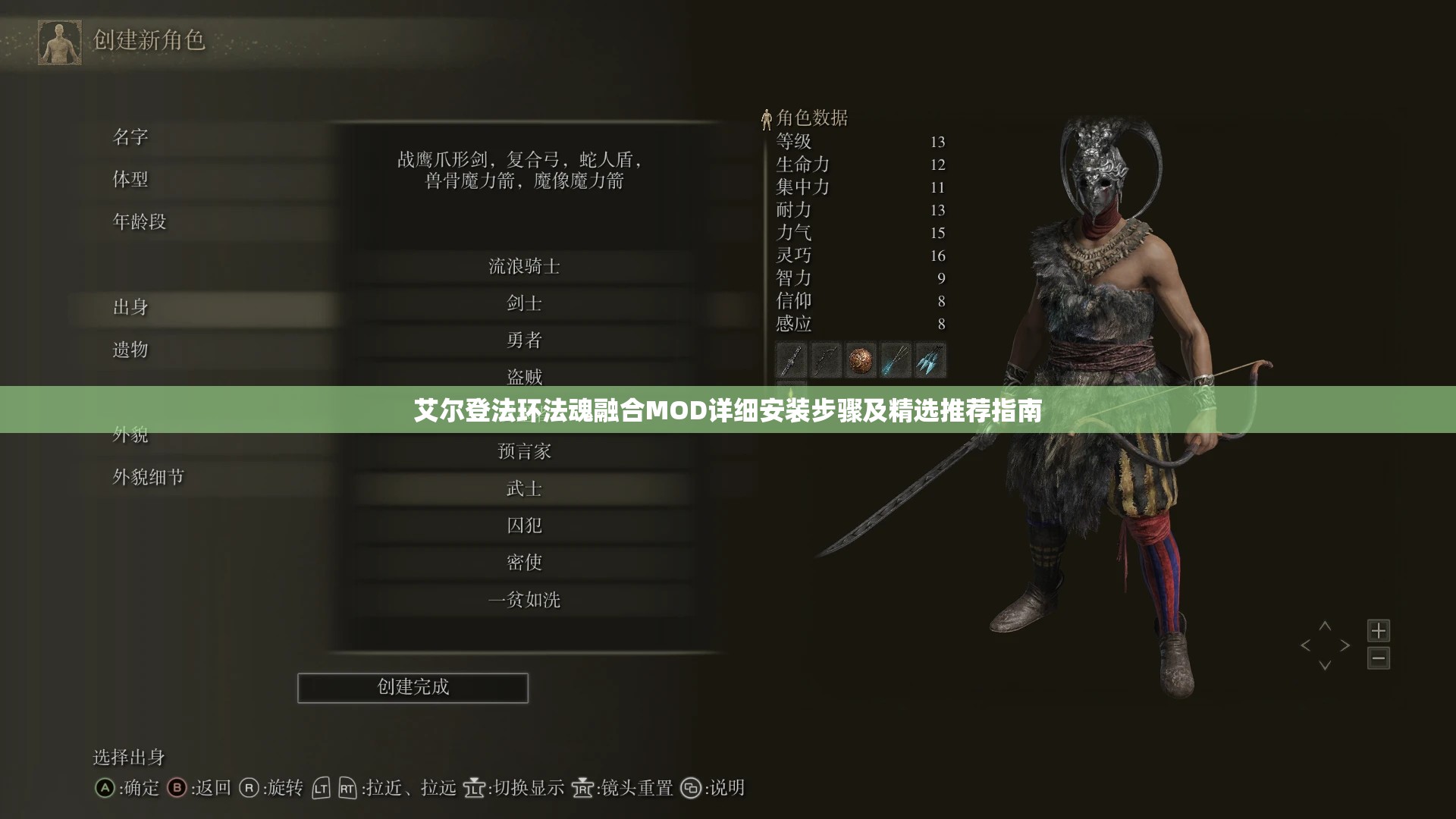Click the character portrait beside 创建新角色
The width and height of the screenshot is (1456, 819).
coord(59,43)
